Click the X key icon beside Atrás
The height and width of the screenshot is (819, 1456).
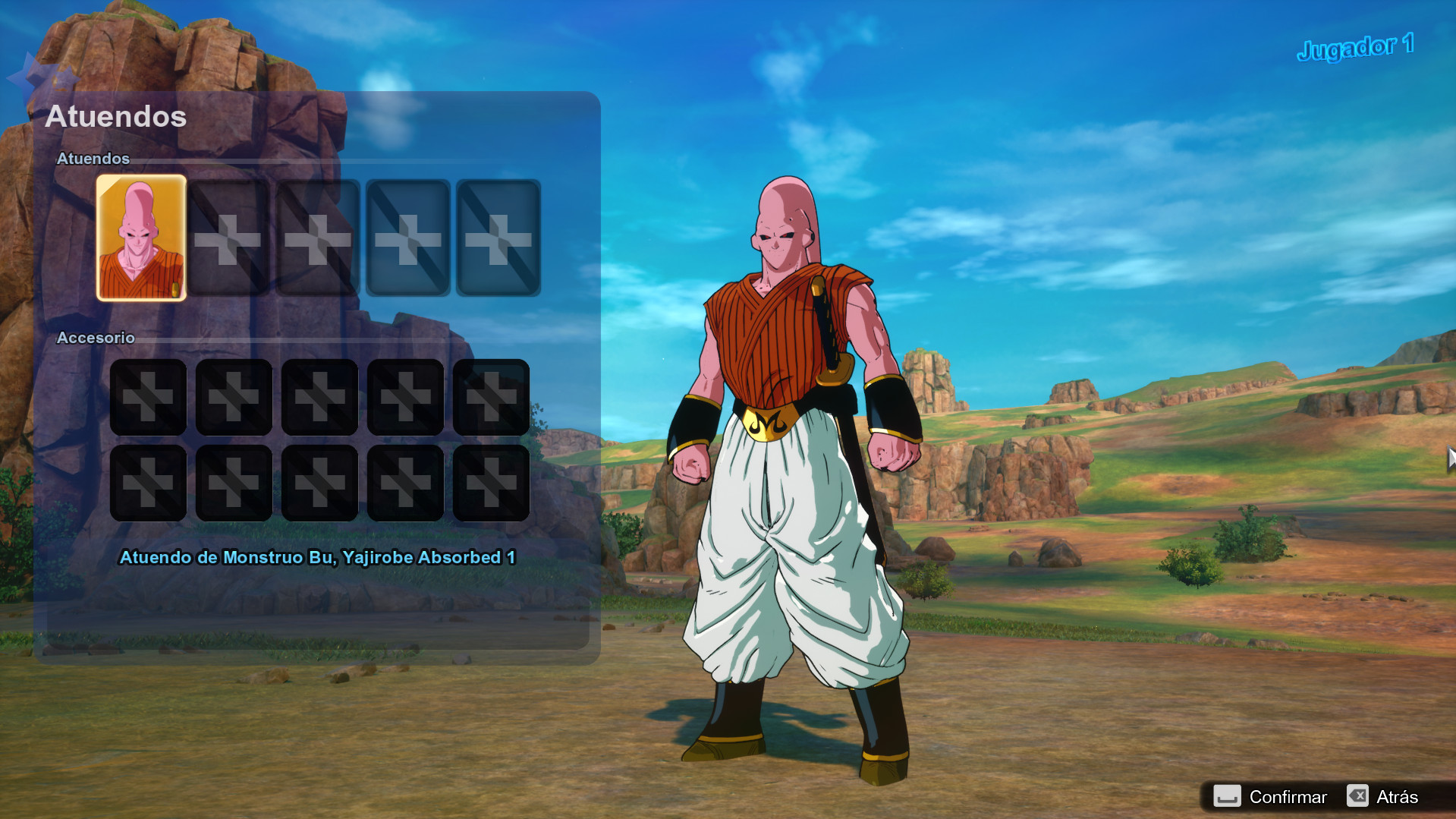click(1360, 796)
